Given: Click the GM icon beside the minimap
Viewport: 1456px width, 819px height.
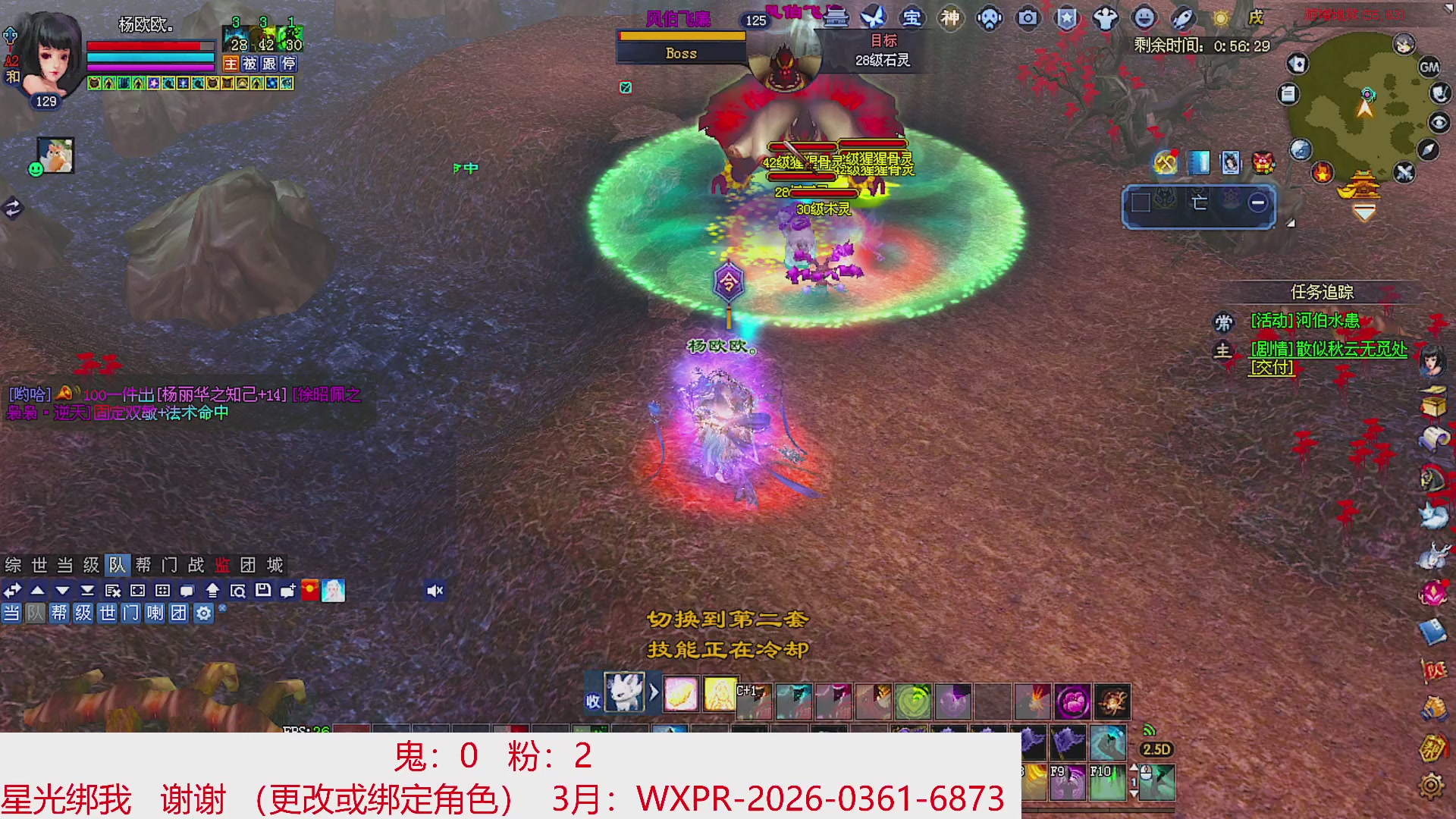Looking at the screenshot, I should (1430, 68).
